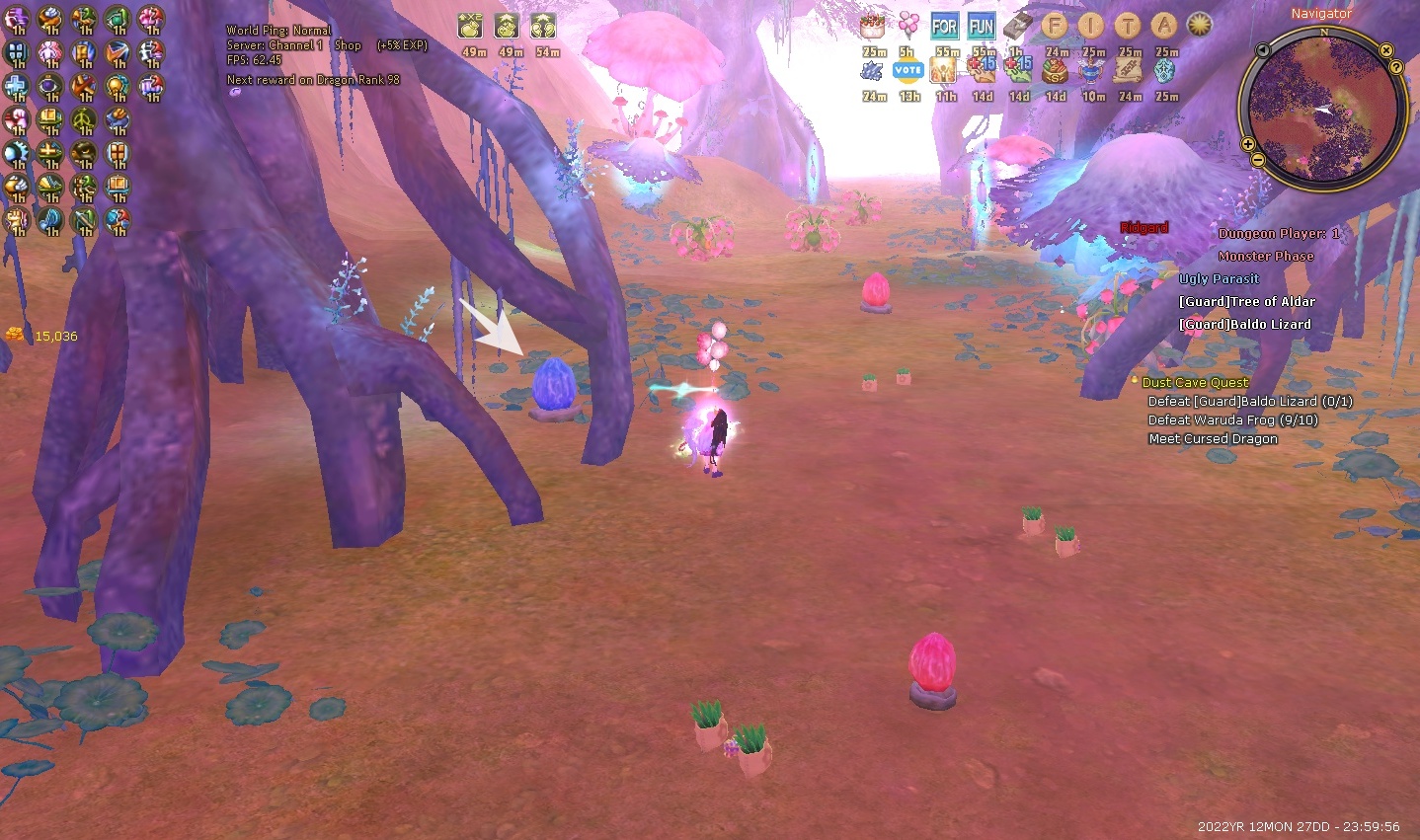1420x840 pixels.
Task: Zoom in the Navigator minimap
Action: (1248, 144)
